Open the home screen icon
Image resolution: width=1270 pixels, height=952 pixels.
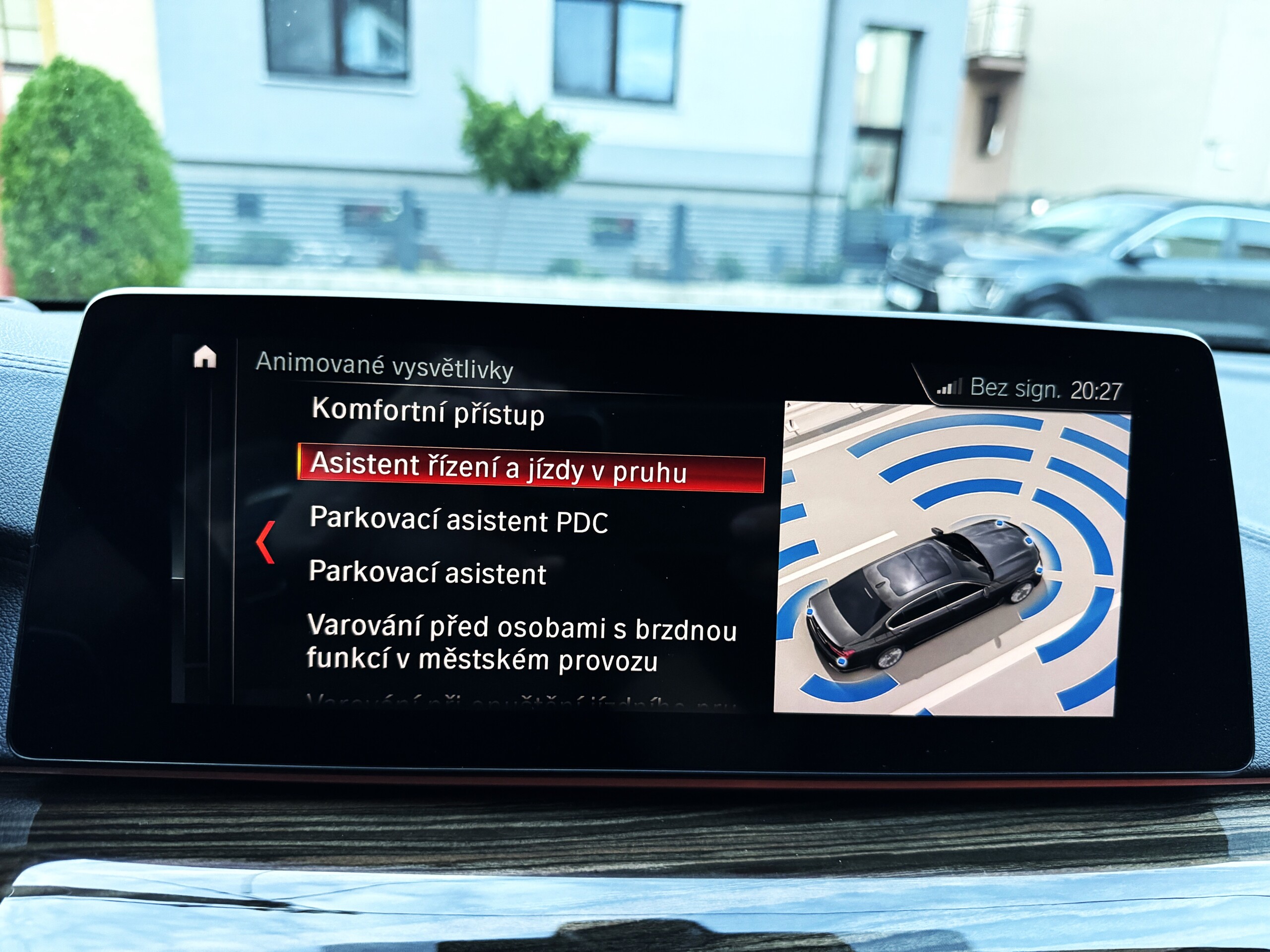[x=205, y=357]
